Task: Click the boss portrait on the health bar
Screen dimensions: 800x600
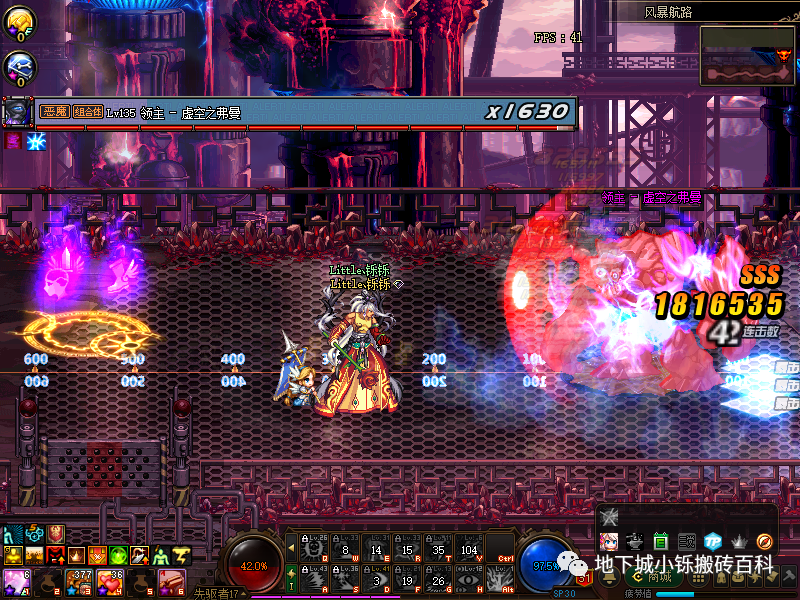Action: point(15,111)
